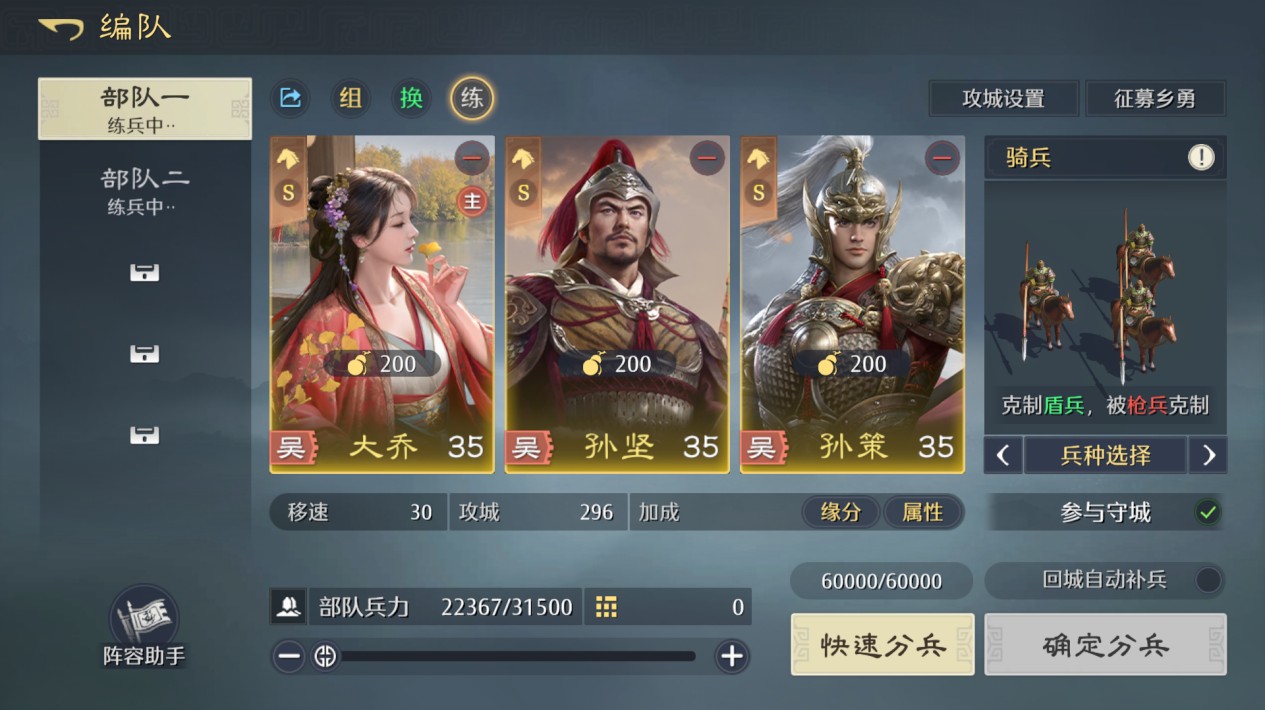The width and height of the screenshot is (1265, 710).
Task: Tap the share arrow icon
Action: click(x=290, y=98)
